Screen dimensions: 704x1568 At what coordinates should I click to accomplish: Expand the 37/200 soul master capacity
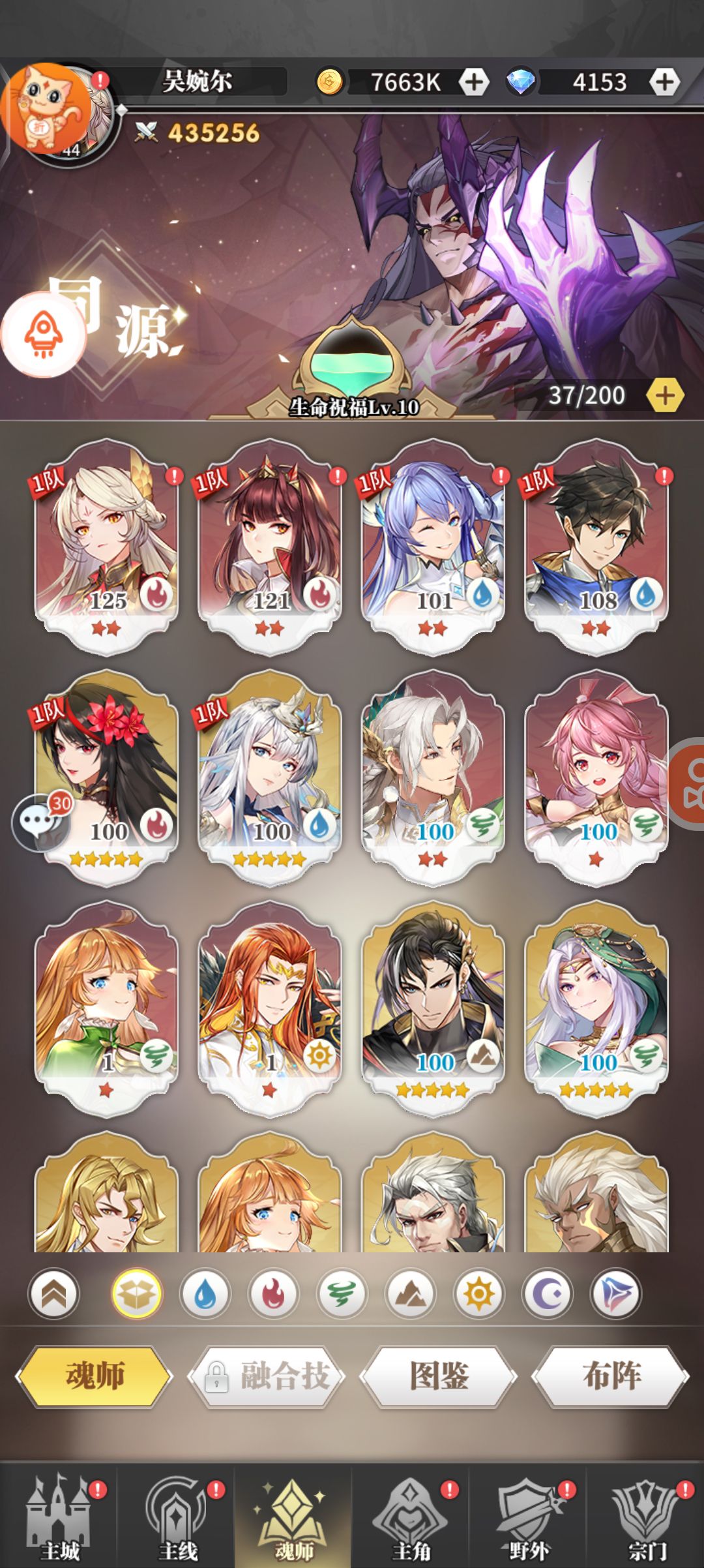[x=664, y=395]
